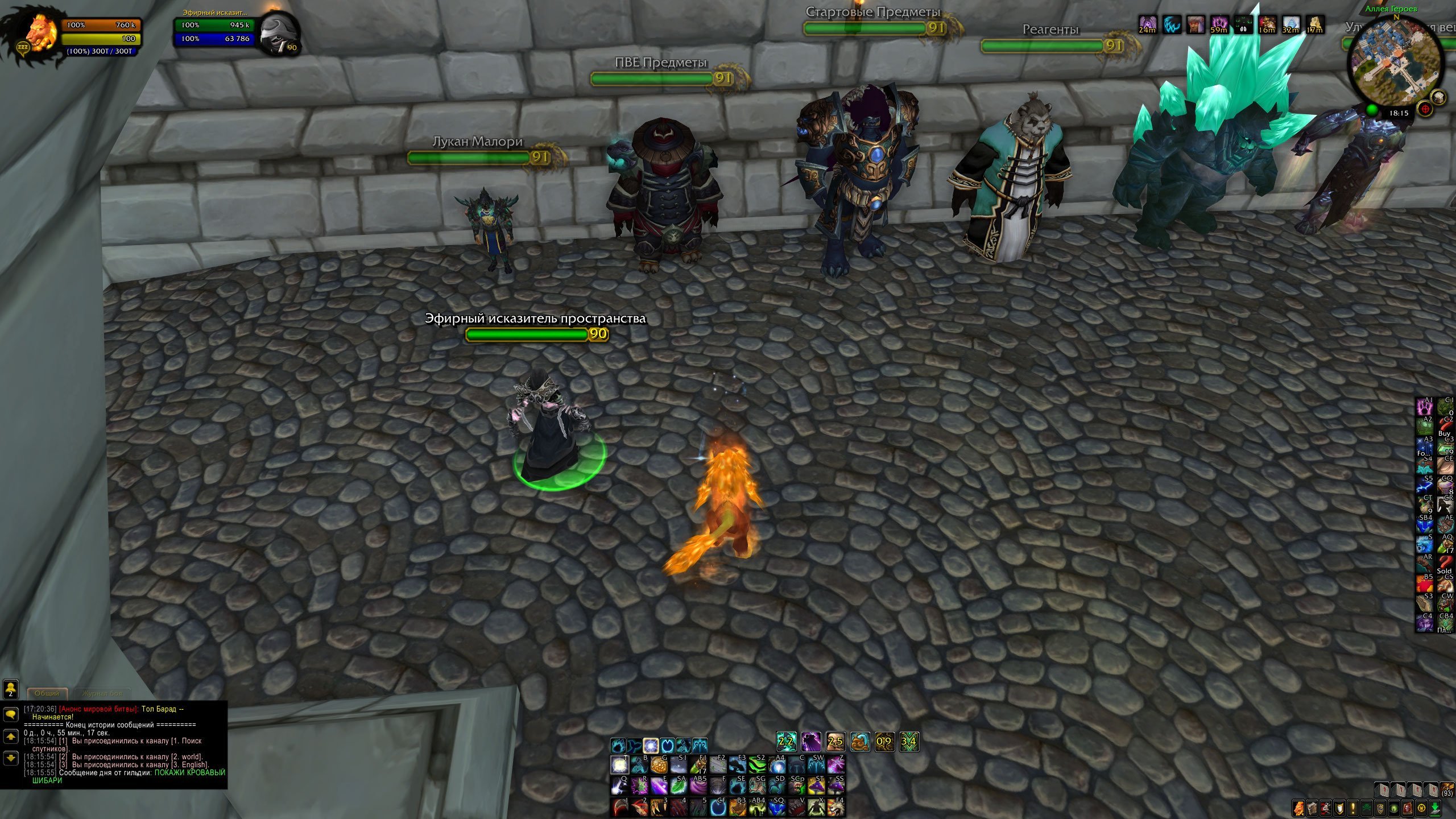Click the target's hooded portrait frame
Image resolution: width=1456 pixels, height=819 pixels.
pyautogui.click(x=278, y=34)
